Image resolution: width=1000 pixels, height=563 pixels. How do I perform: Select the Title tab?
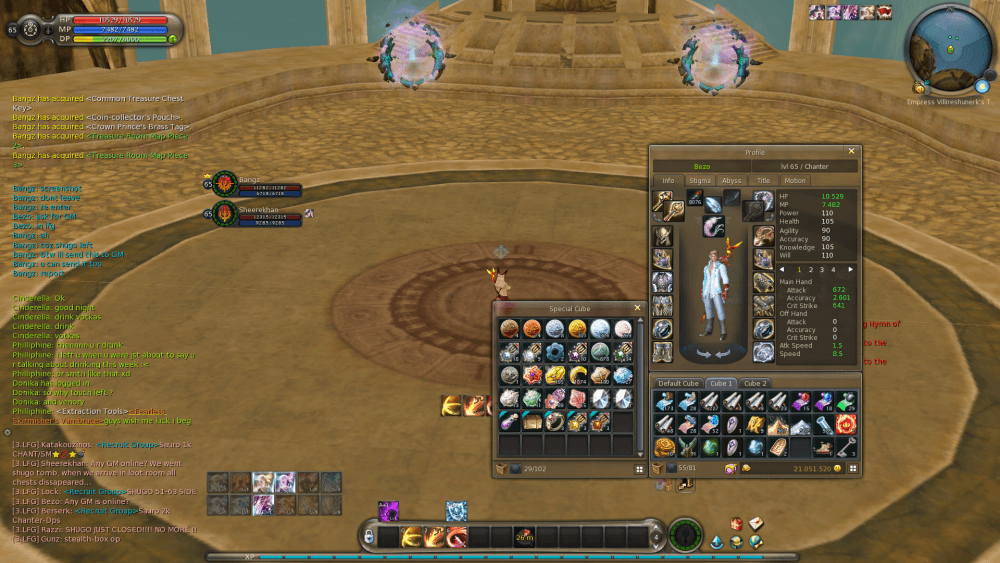[763, 181]
